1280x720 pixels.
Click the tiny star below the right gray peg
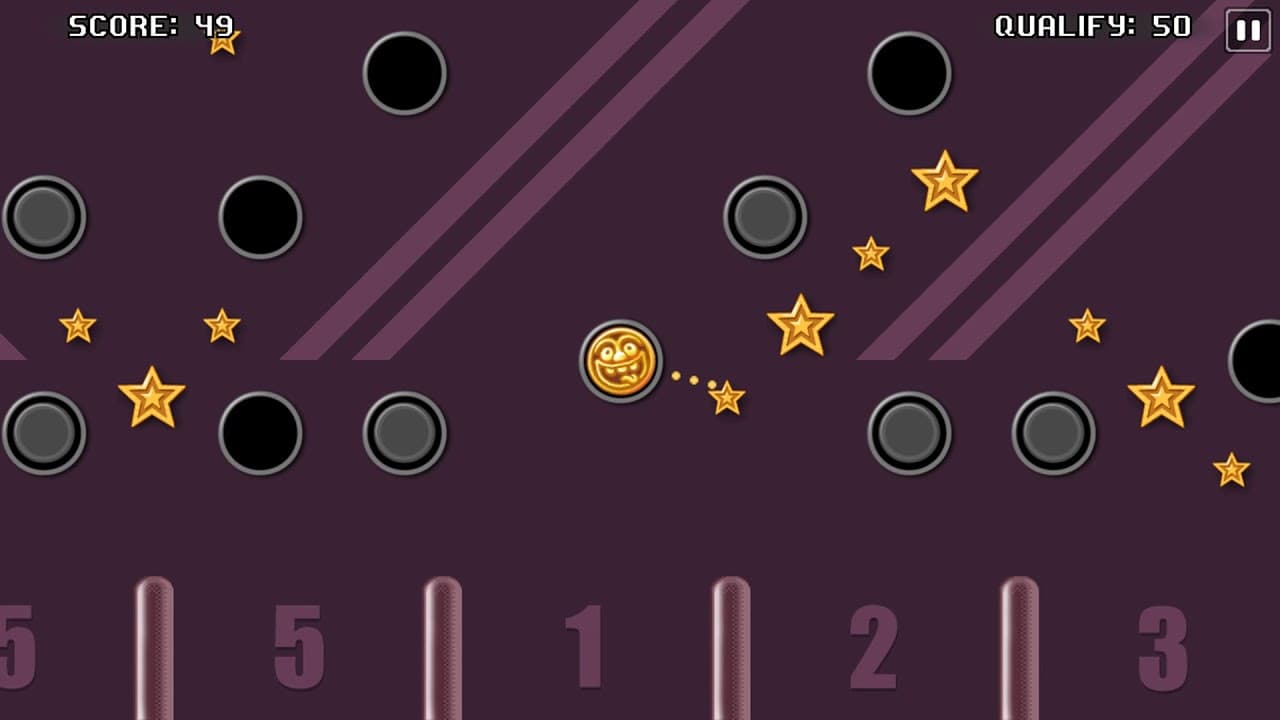tap(1229, 468)
